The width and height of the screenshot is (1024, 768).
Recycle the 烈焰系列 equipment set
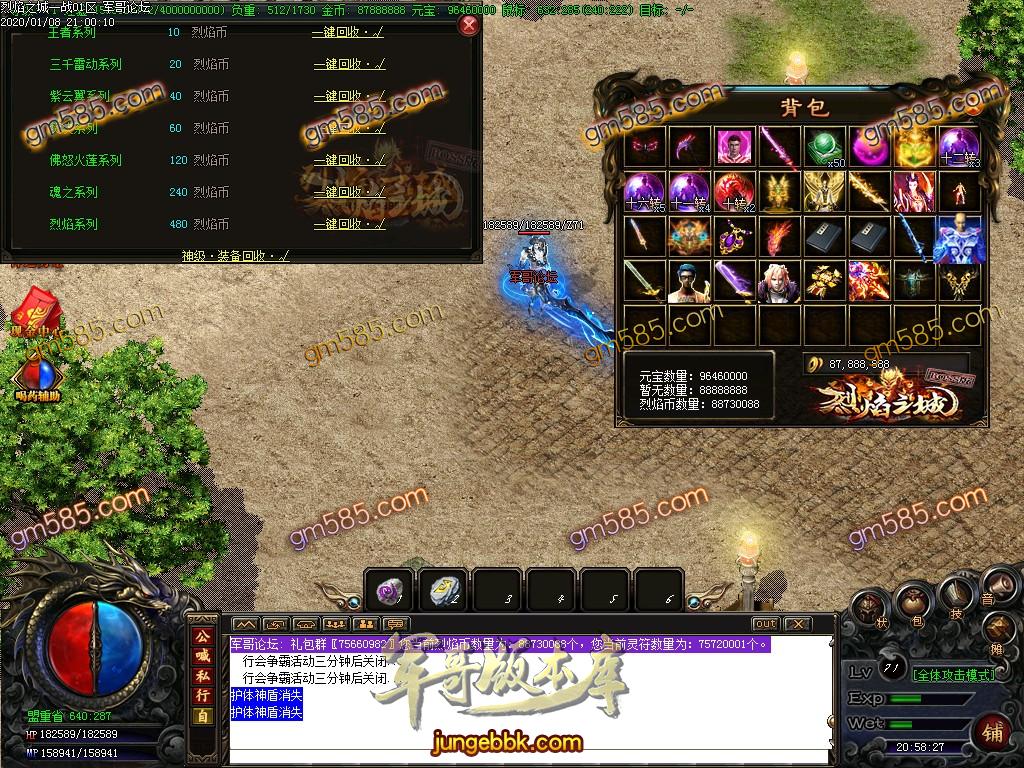coord(349,224)
